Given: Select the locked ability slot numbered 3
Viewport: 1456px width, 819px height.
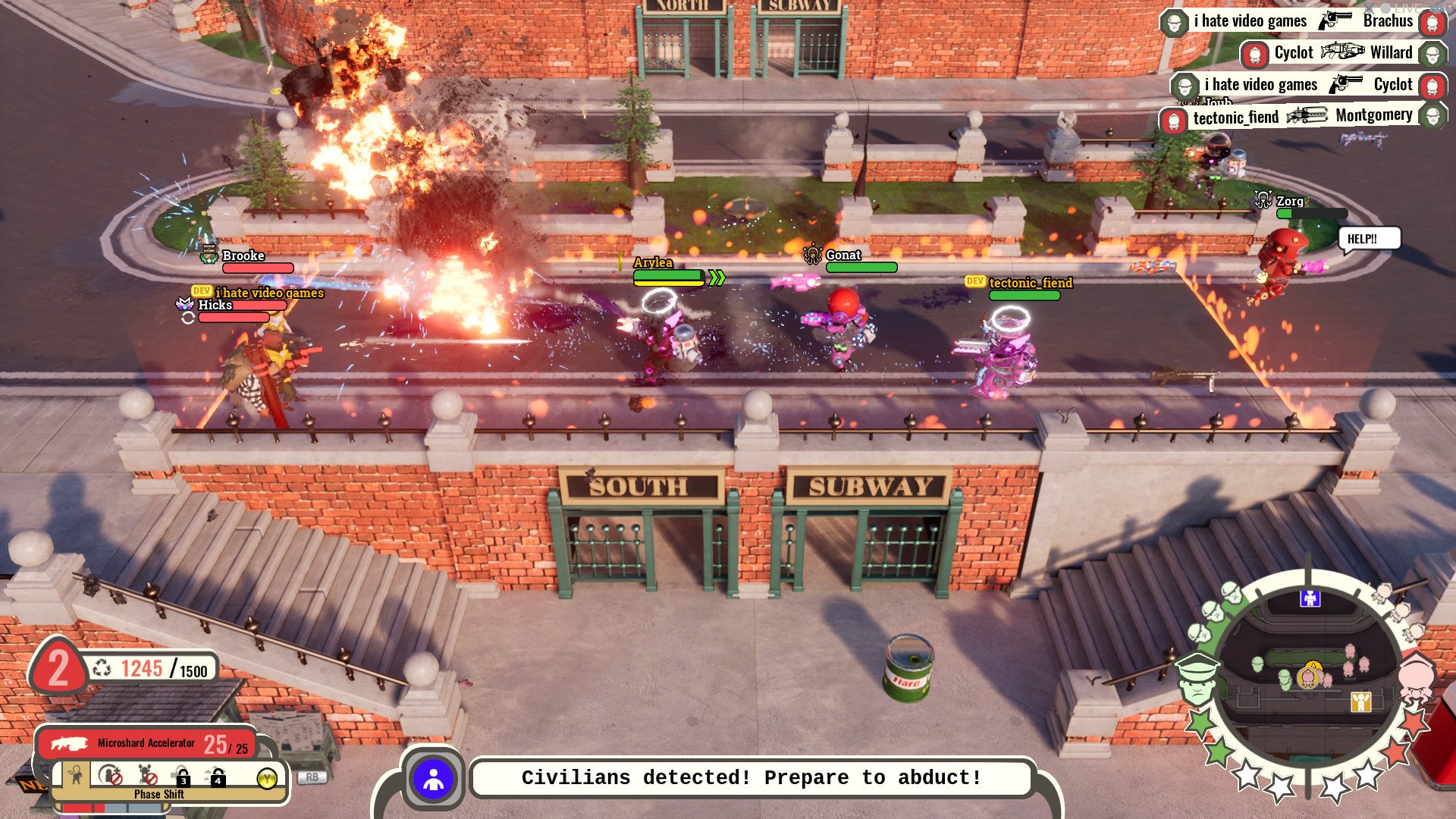Looking at the screenshot, I should (x=182, y=777).
